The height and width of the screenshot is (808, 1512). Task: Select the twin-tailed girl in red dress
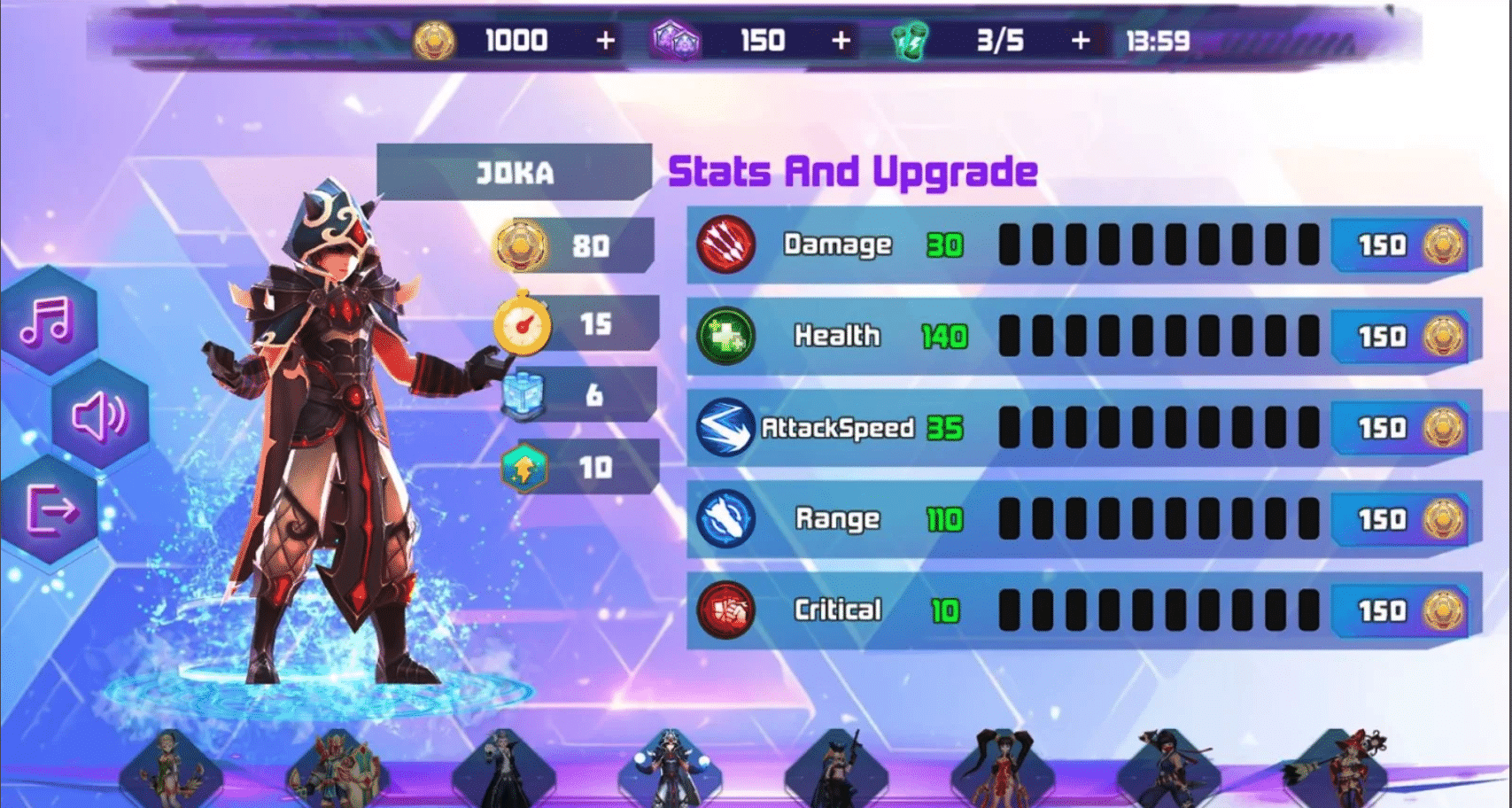pos(1003,769)
